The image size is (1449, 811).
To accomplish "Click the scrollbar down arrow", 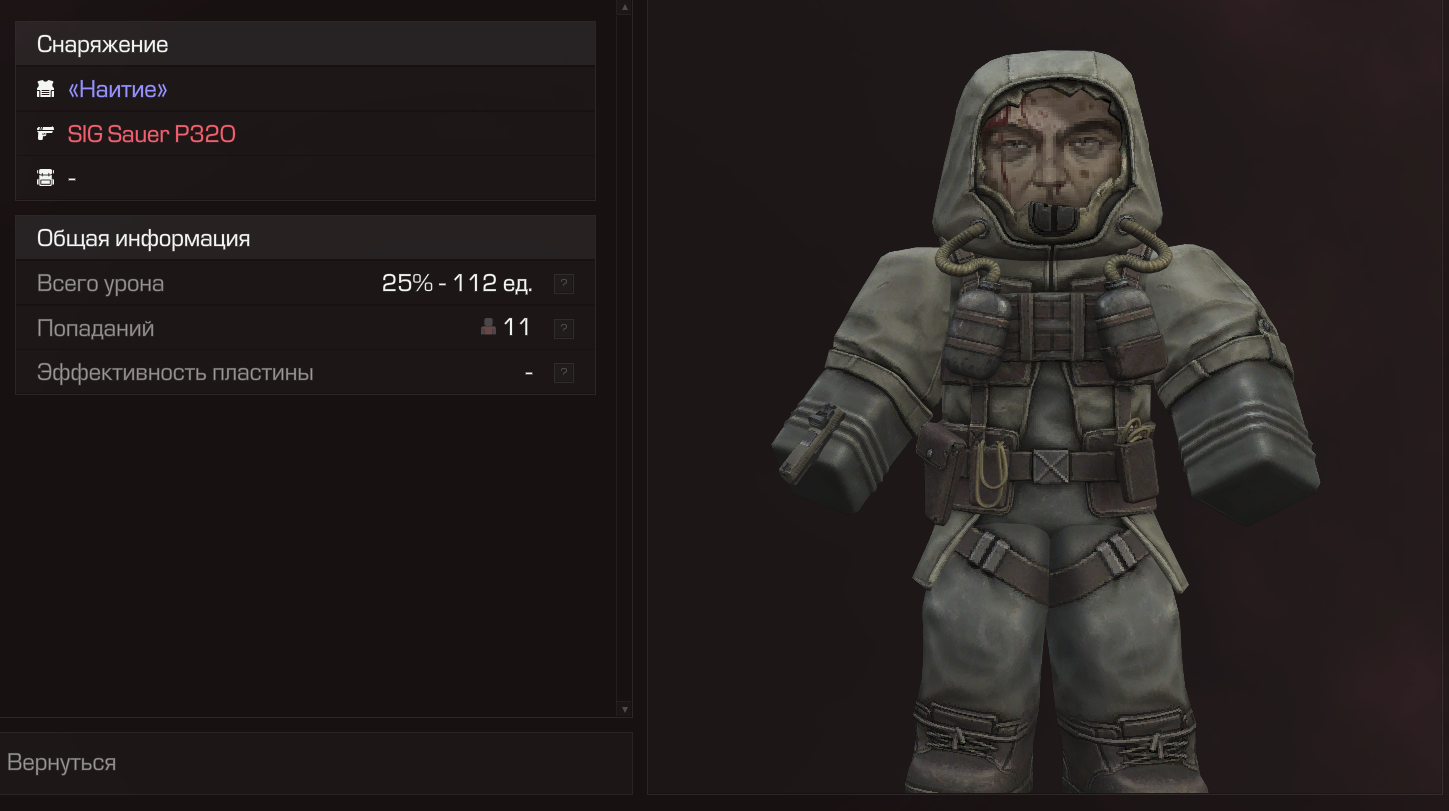I will 625,709.
